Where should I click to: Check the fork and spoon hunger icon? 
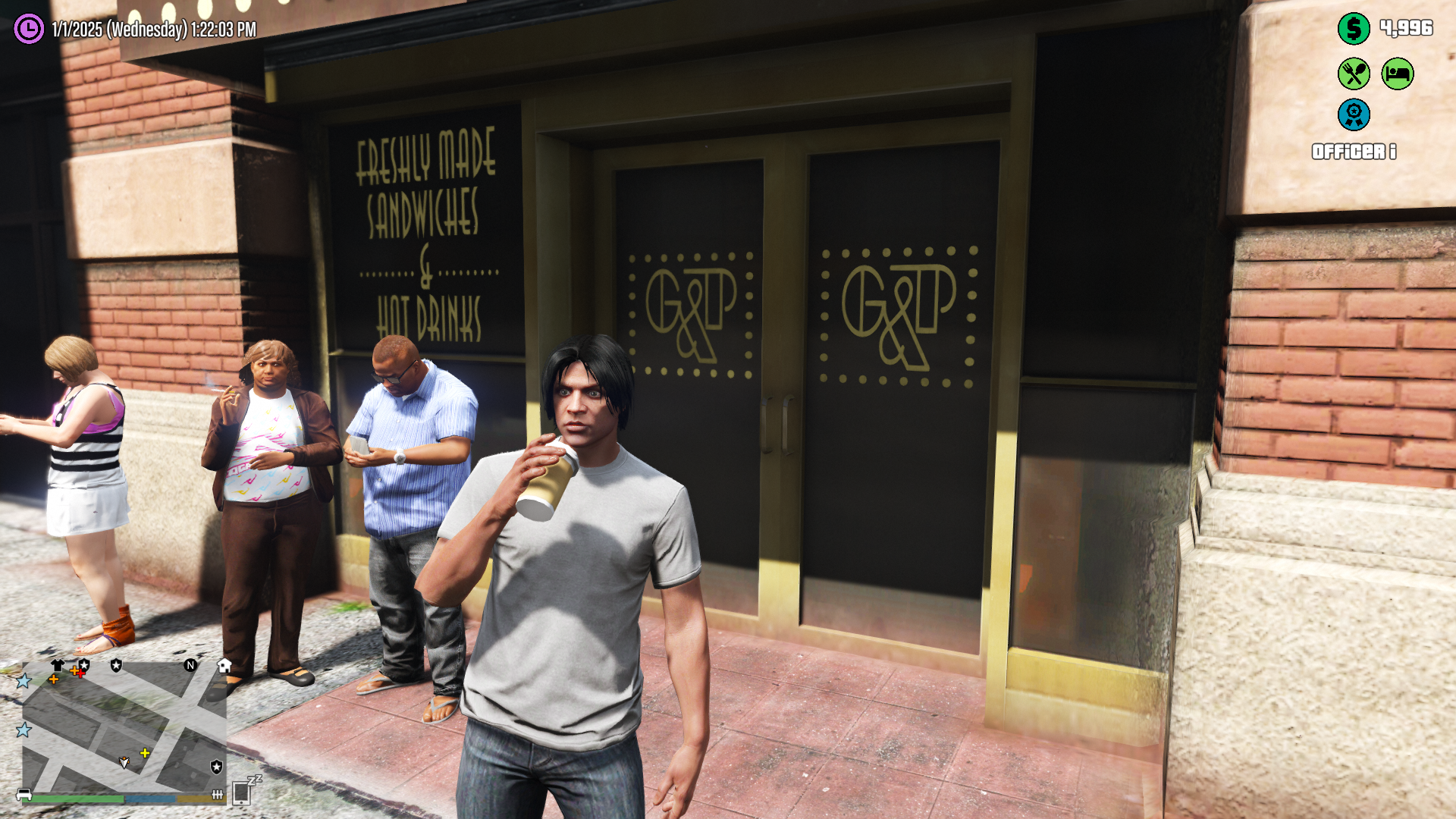pos(1354,74)
